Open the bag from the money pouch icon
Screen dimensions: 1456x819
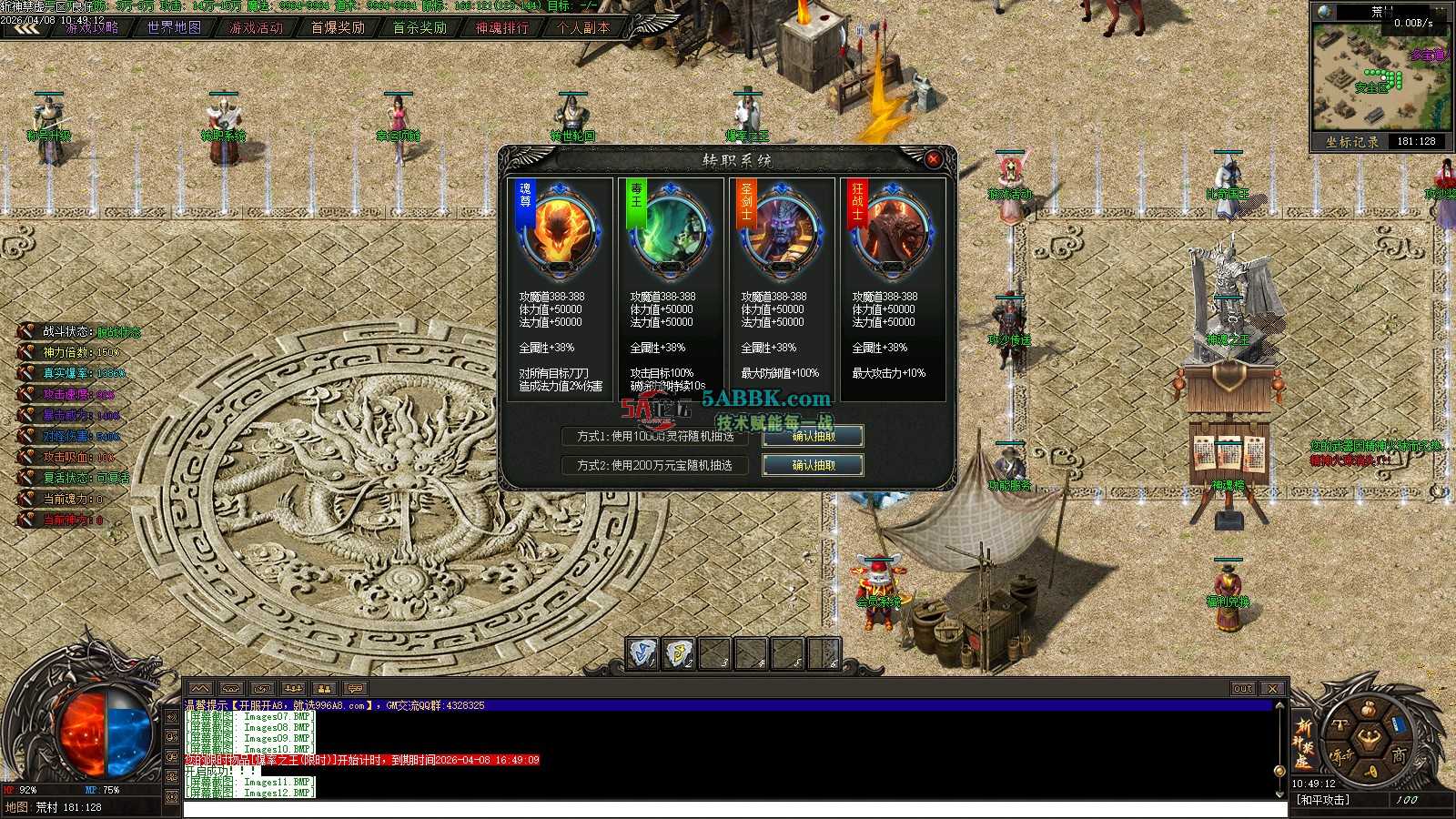coord(1368,709)
